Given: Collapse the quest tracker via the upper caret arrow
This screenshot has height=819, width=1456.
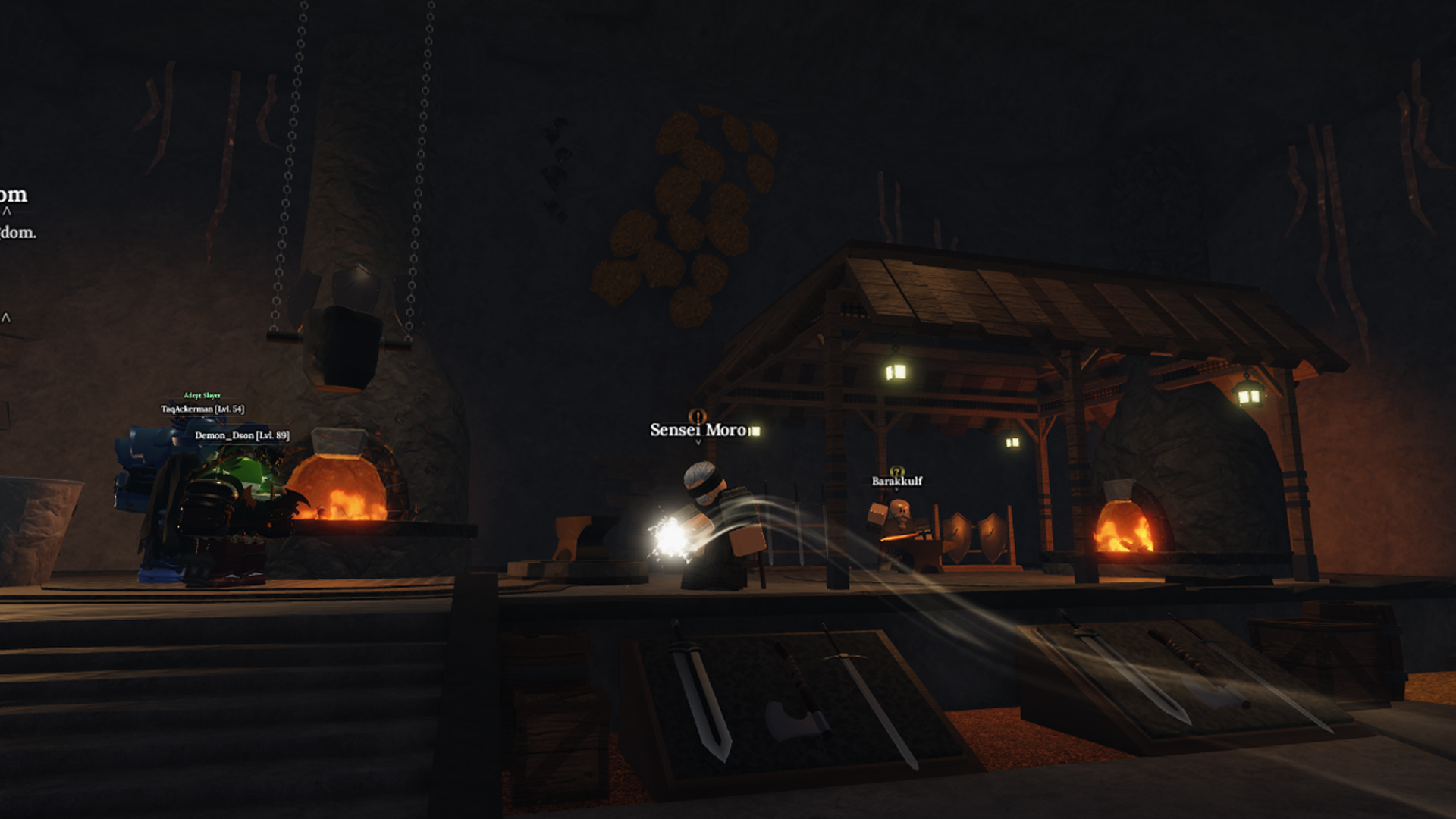Looking at the screenshot, I should [x=6, y=211].
